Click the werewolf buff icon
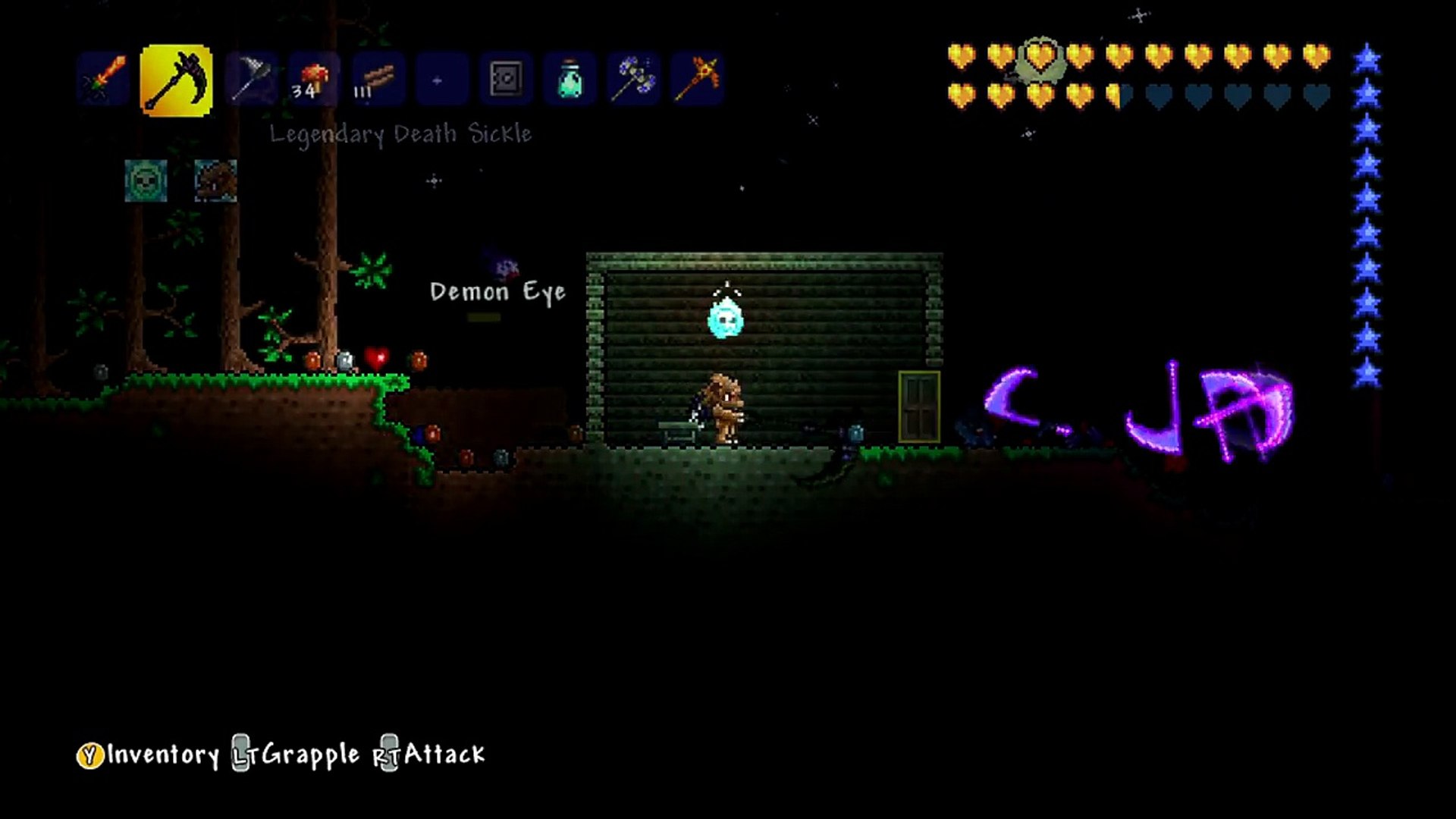The image size is (1456, 819). click(215, 180)
